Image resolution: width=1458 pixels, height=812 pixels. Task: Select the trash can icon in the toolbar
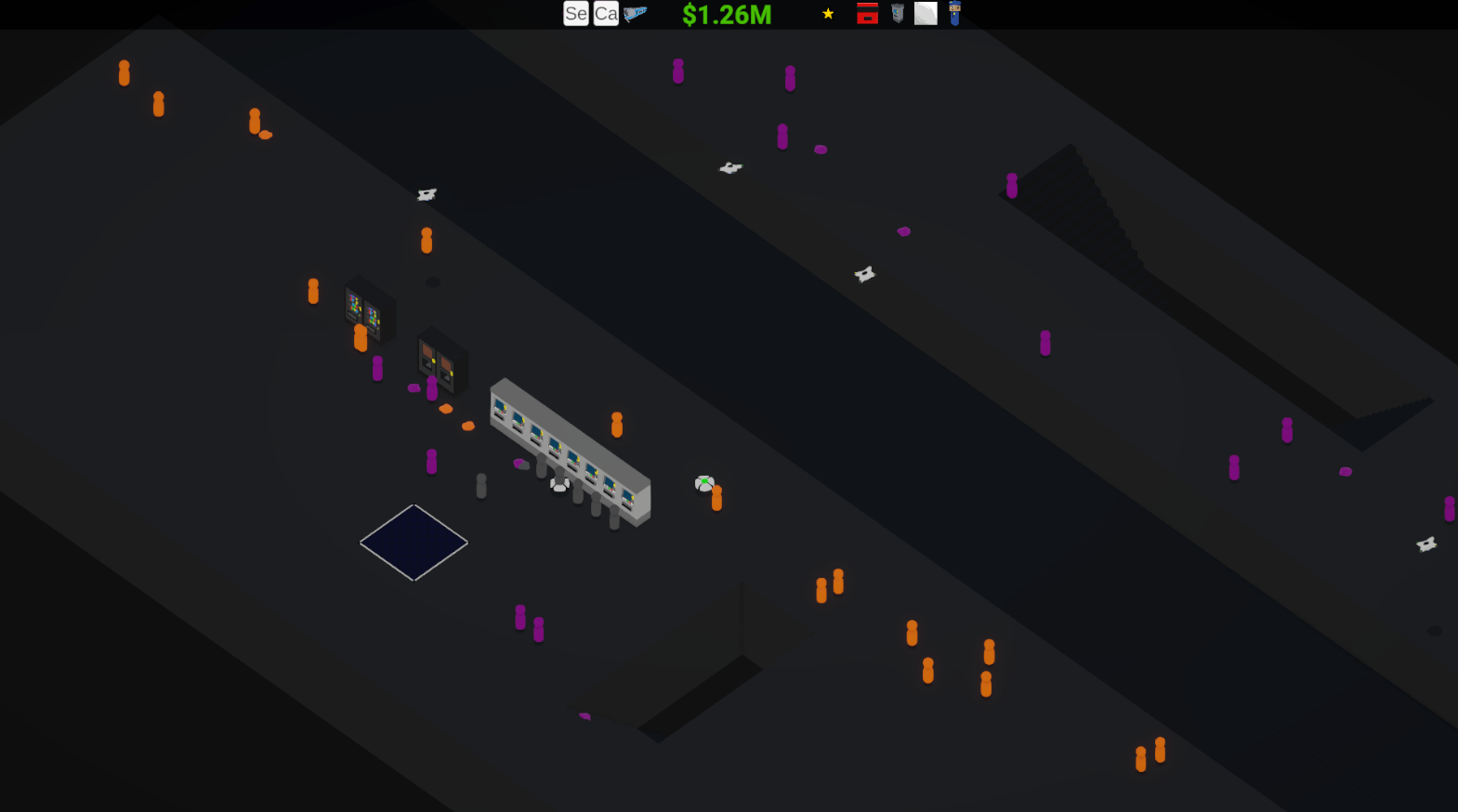click(x=897, y=14)
